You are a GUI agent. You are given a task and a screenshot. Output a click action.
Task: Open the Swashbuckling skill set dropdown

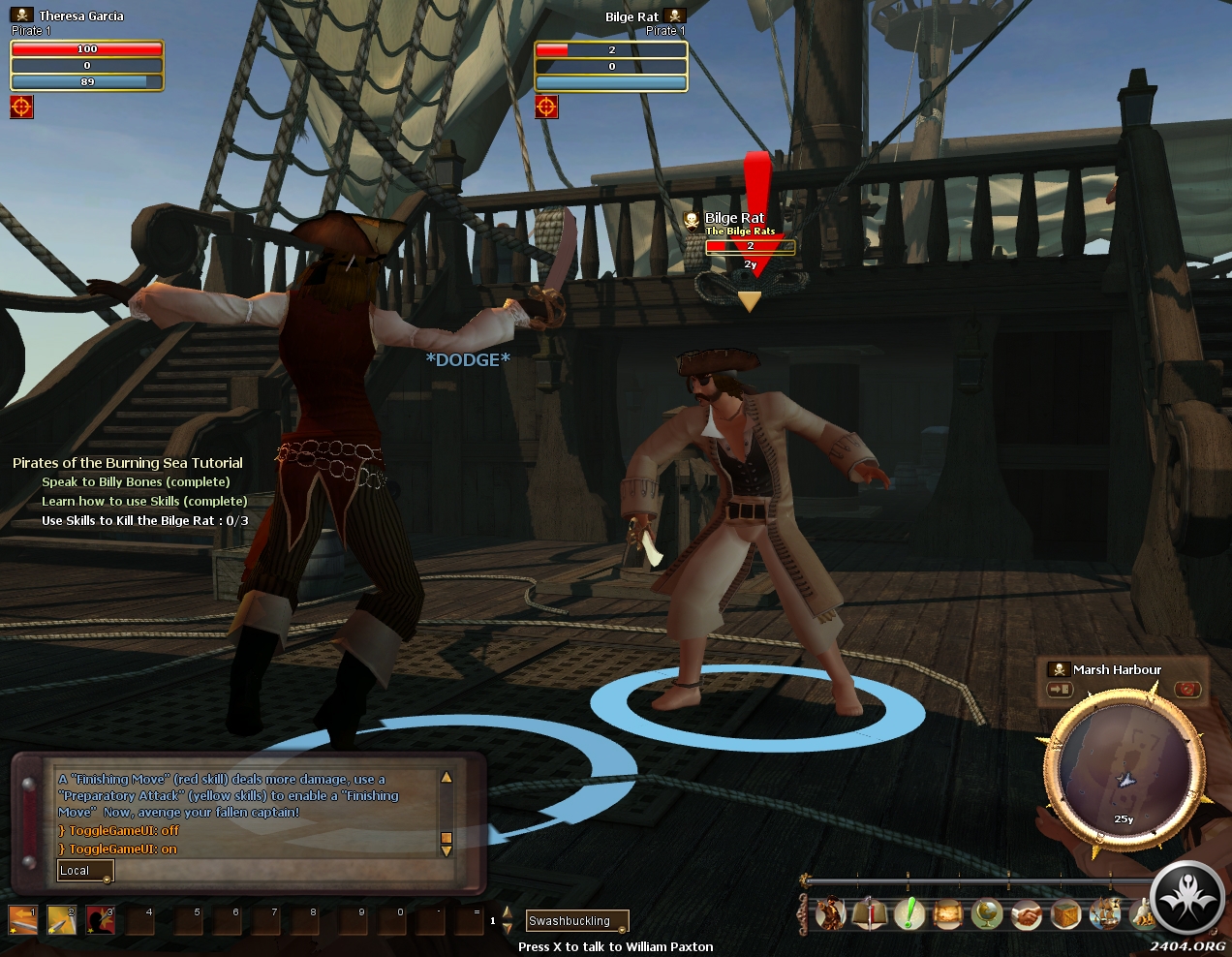(577, 921)
